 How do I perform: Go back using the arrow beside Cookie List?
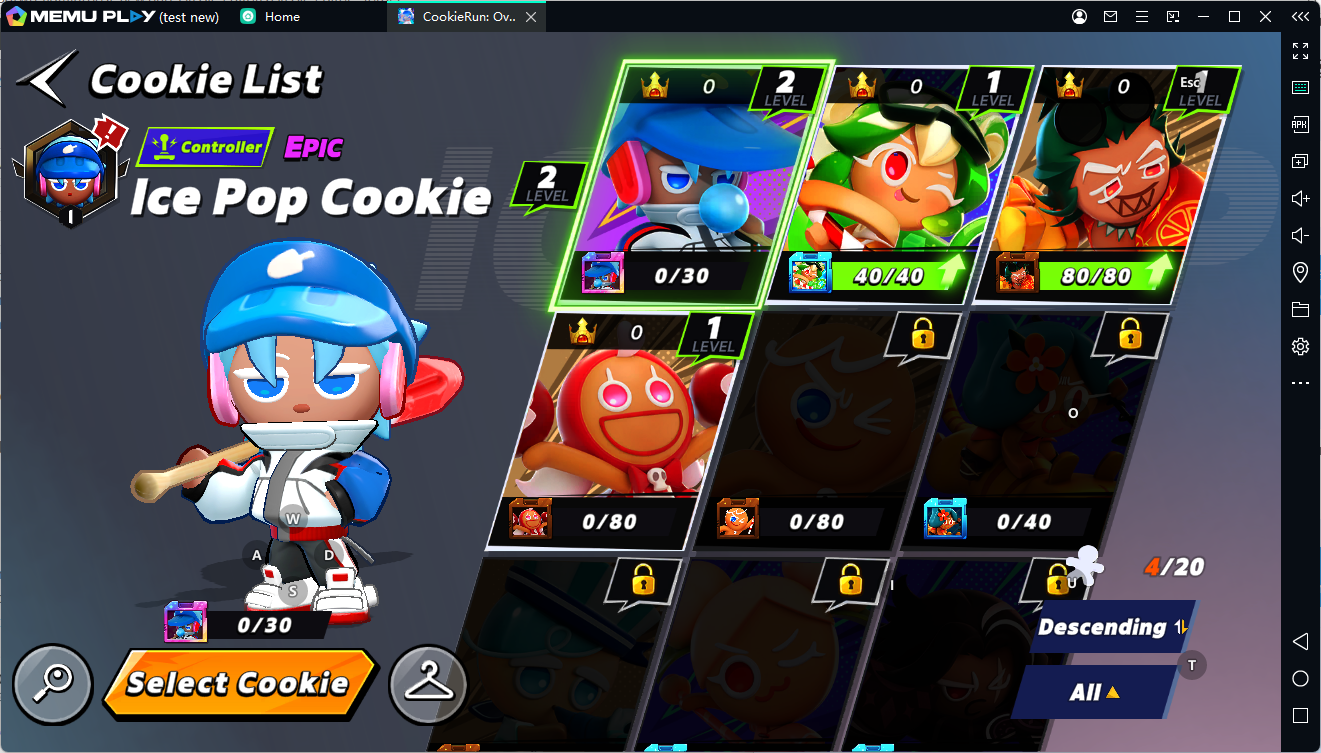[x=46, y=77]
